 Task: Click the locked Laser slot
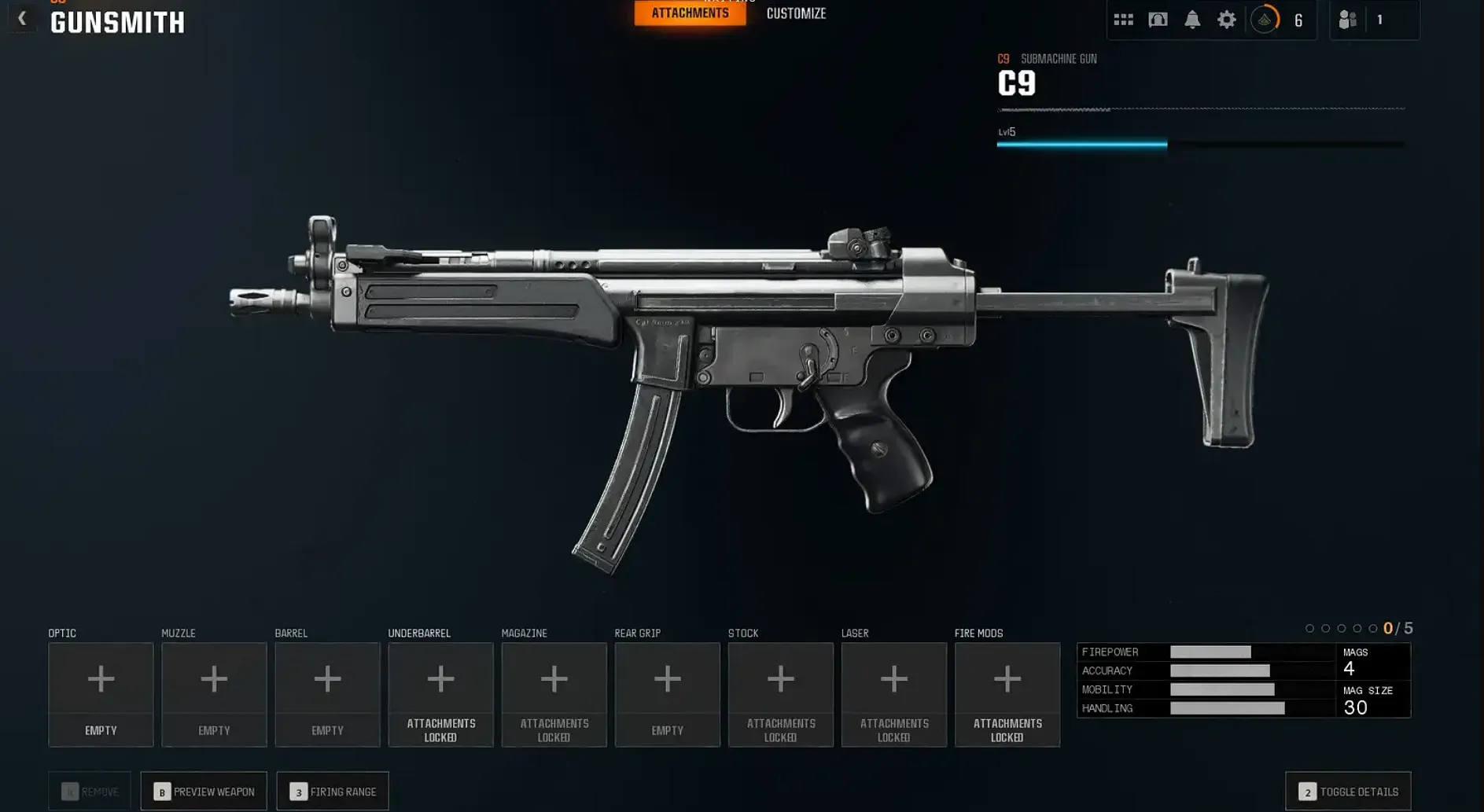pos(893,694)
